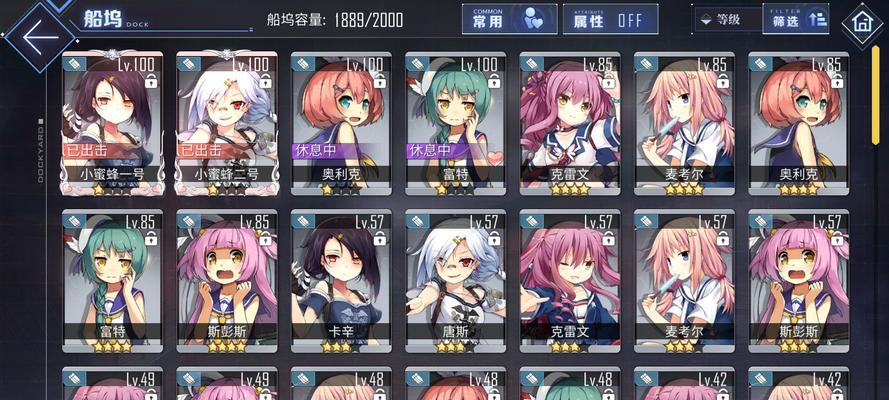This screenshot has width=889, height=400.
Task: Open the 常用 common ships filter
Action: (509, 19)
